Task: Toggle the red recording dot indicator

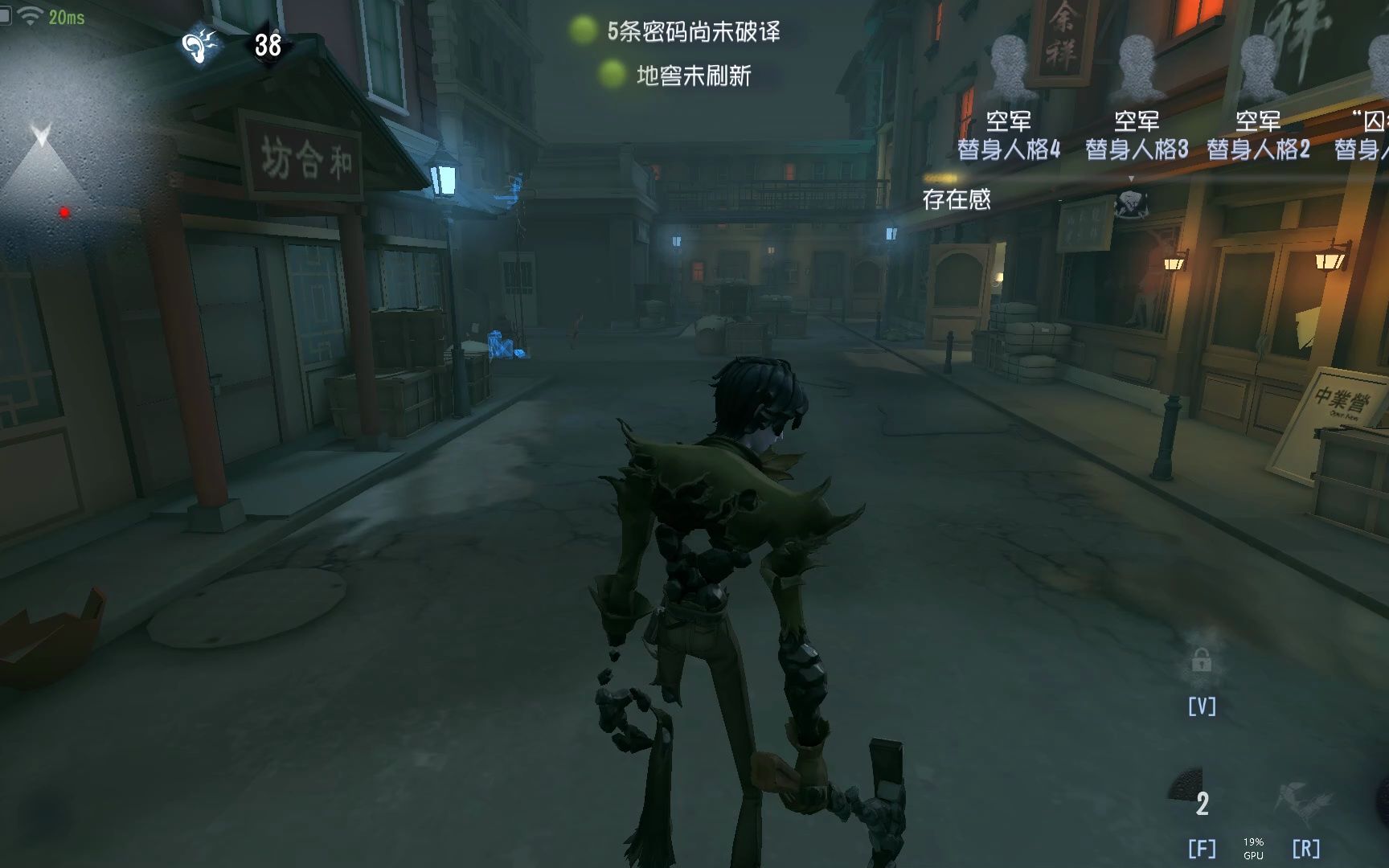Action: coord(64,211)
